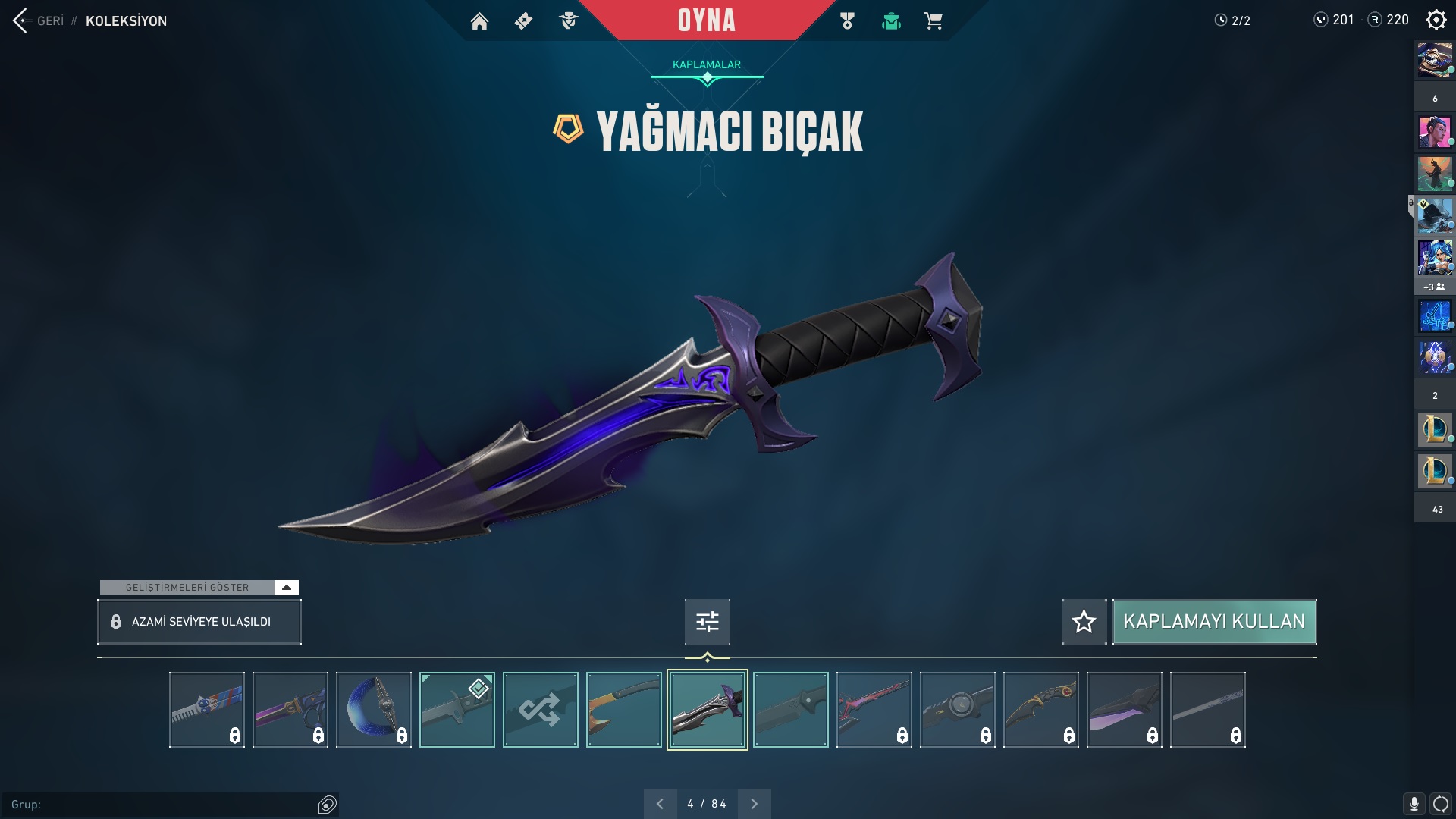
Task: Collapse the GELİŞTİRMELERİ GÖSTER panel arrow
Action: 286,586
